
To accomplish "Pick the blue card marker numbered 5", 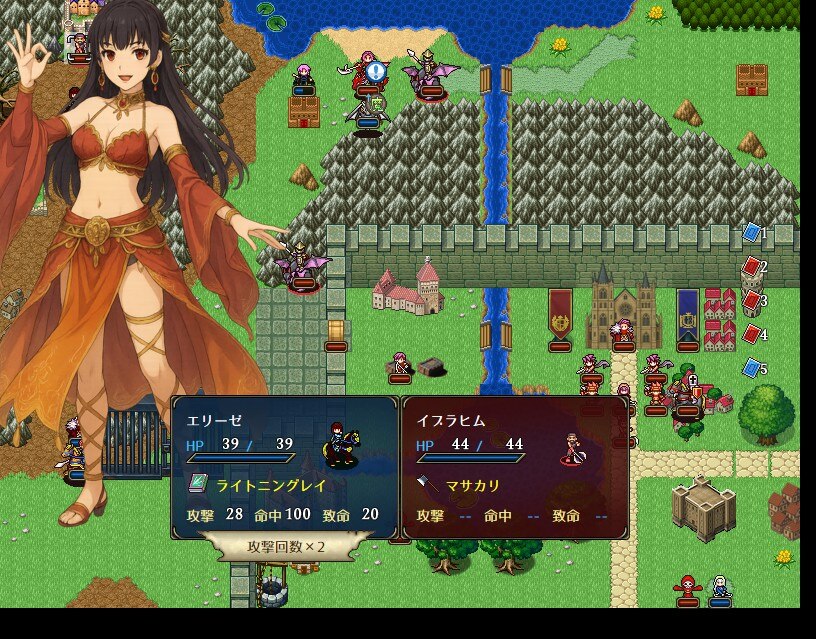I will point(752,368).
